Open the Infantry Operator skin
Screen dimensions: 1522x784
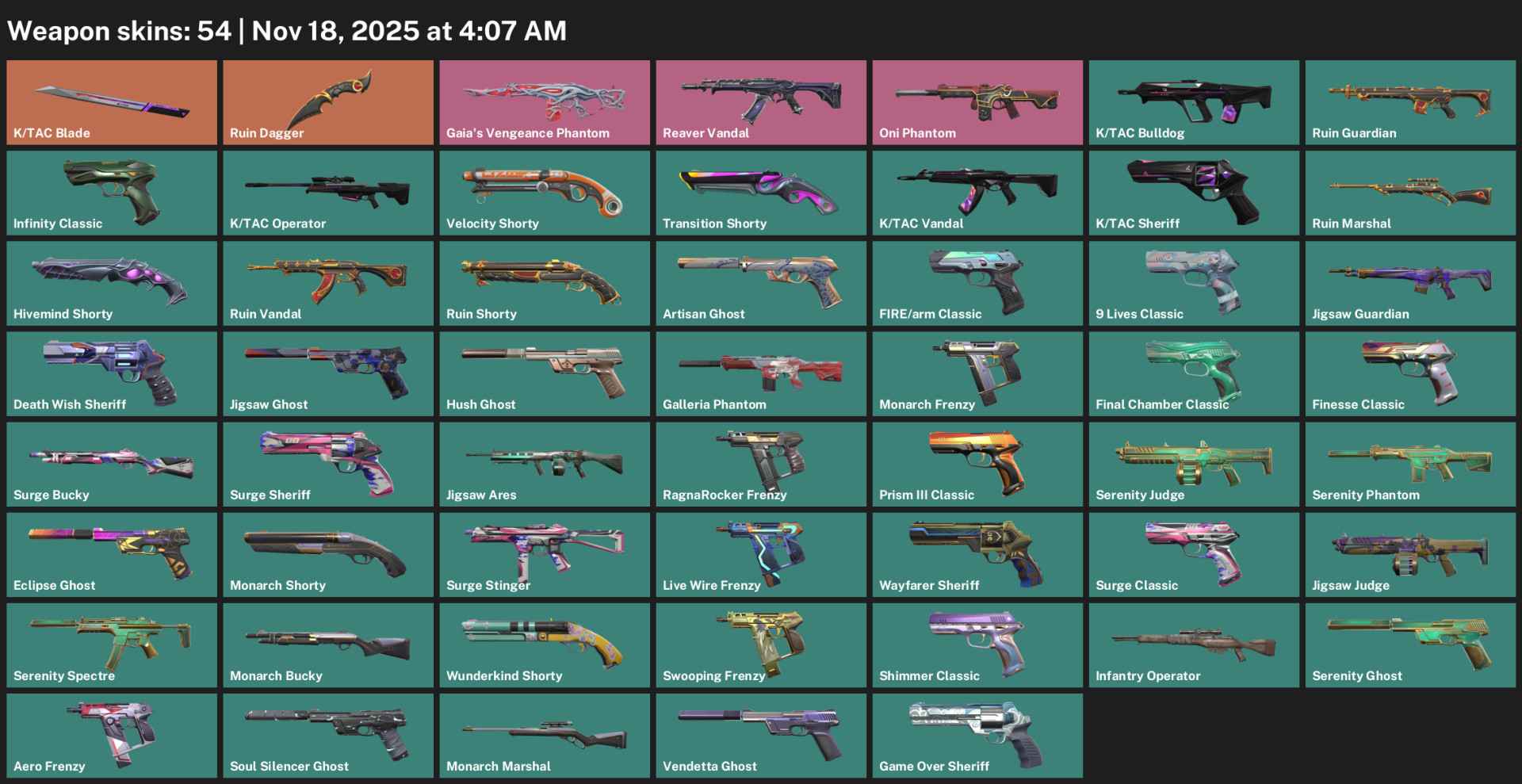(1193, 644)
